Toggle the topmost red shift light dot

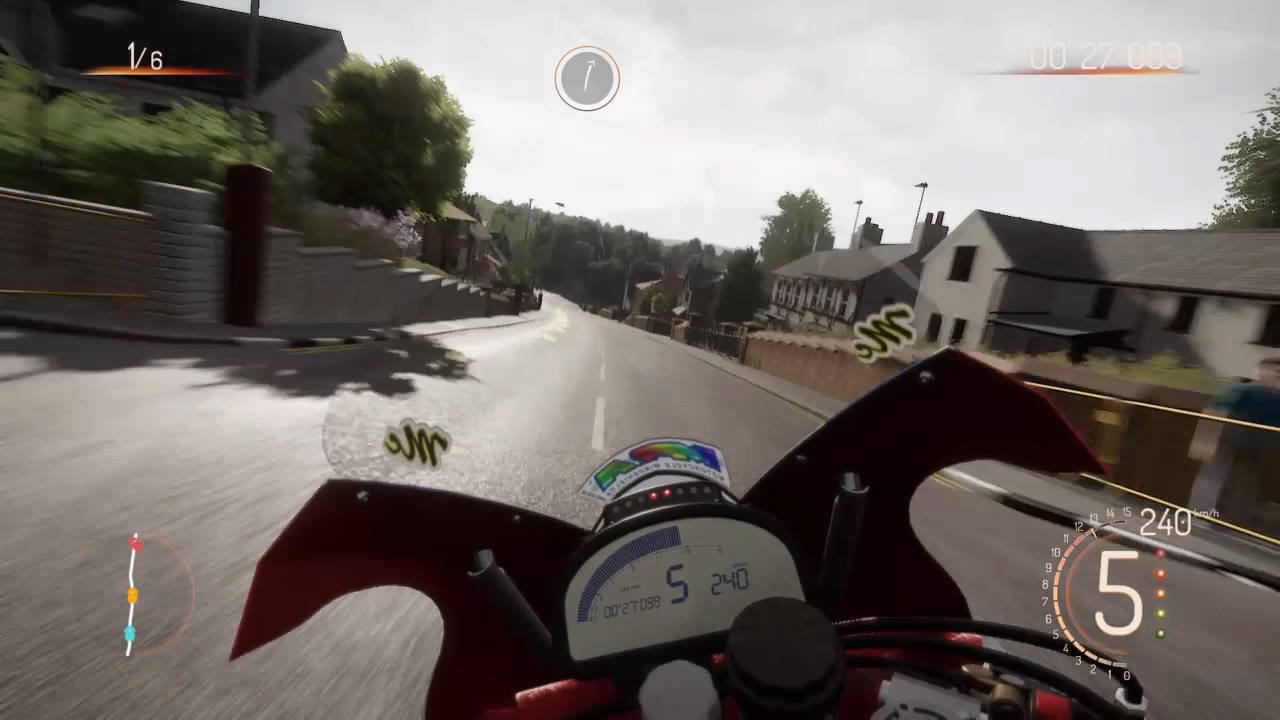click(1160, 553)
